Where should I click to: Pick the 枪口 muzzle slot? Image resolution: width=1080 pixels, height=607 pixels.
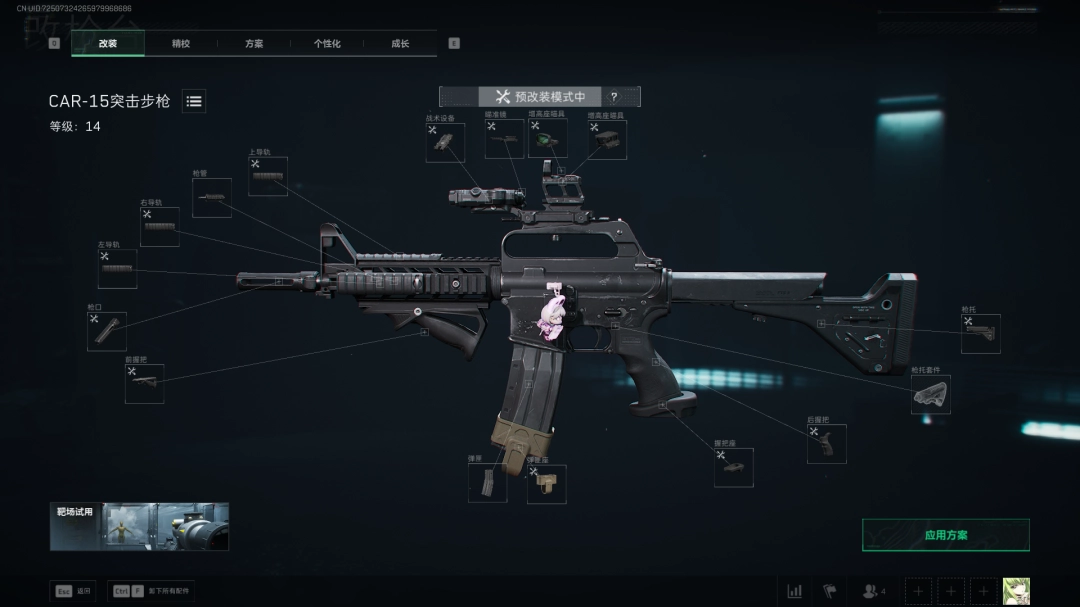coord(107,331)
